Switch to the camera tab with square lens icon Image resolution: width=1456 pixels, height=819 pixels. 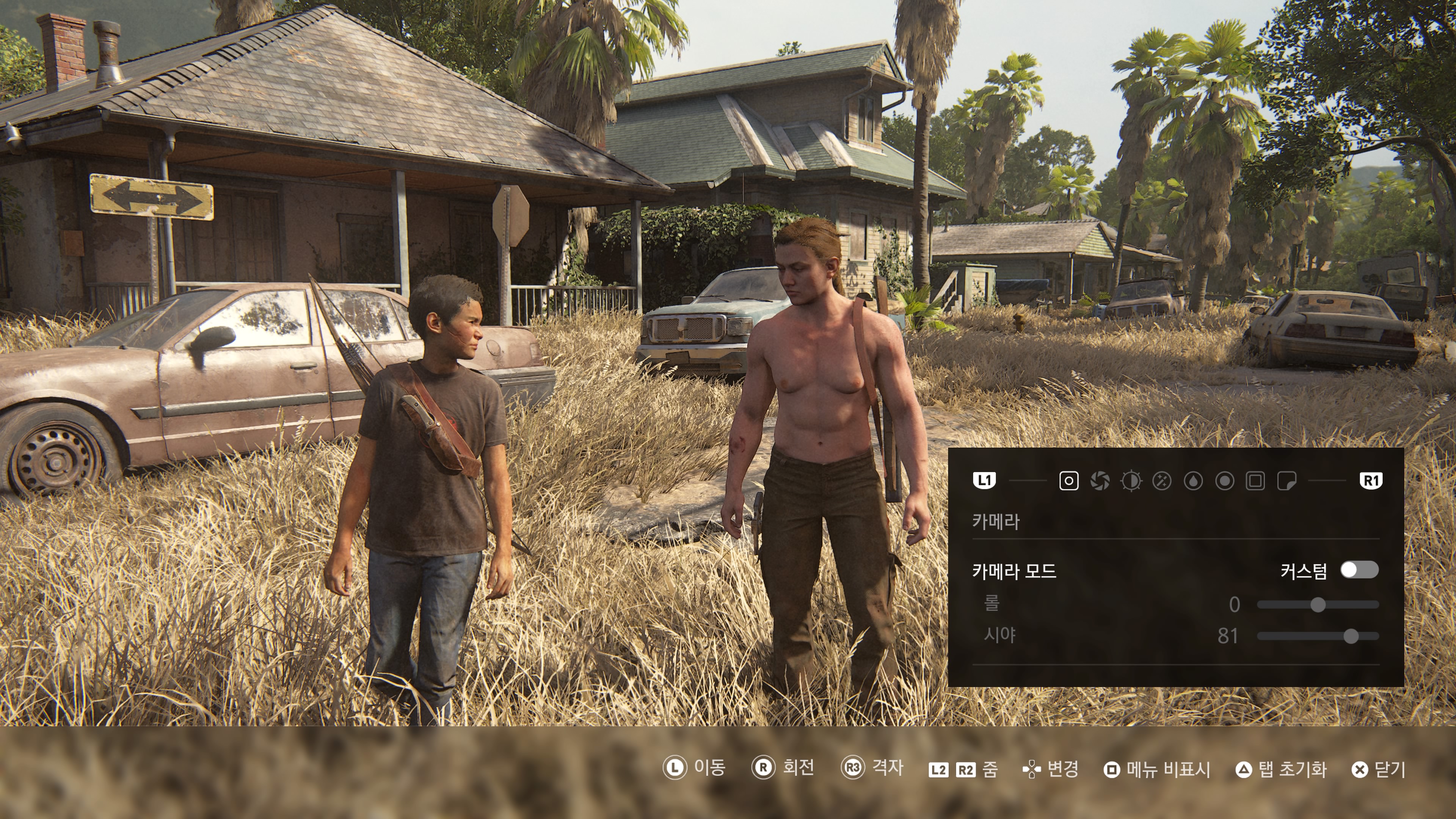(1068, 481)
